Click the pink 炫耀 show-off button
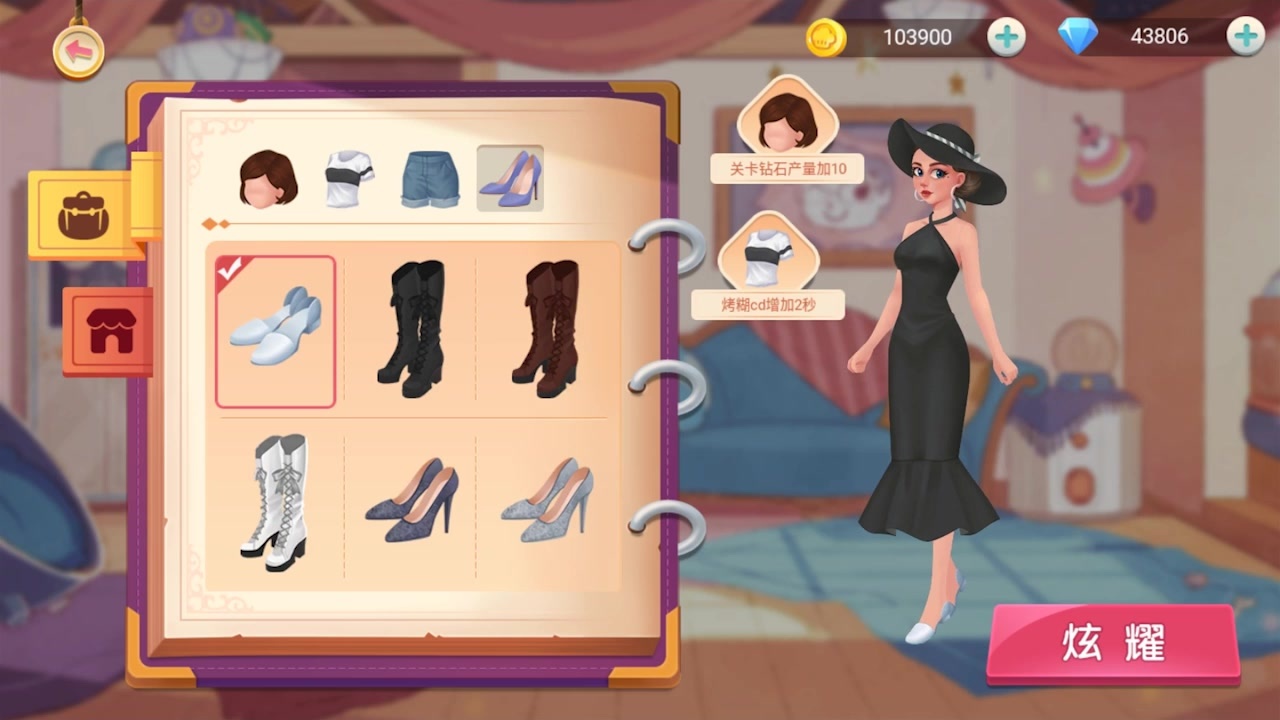This screenshot has height=720, width=1280. (x=1113, y=644)
